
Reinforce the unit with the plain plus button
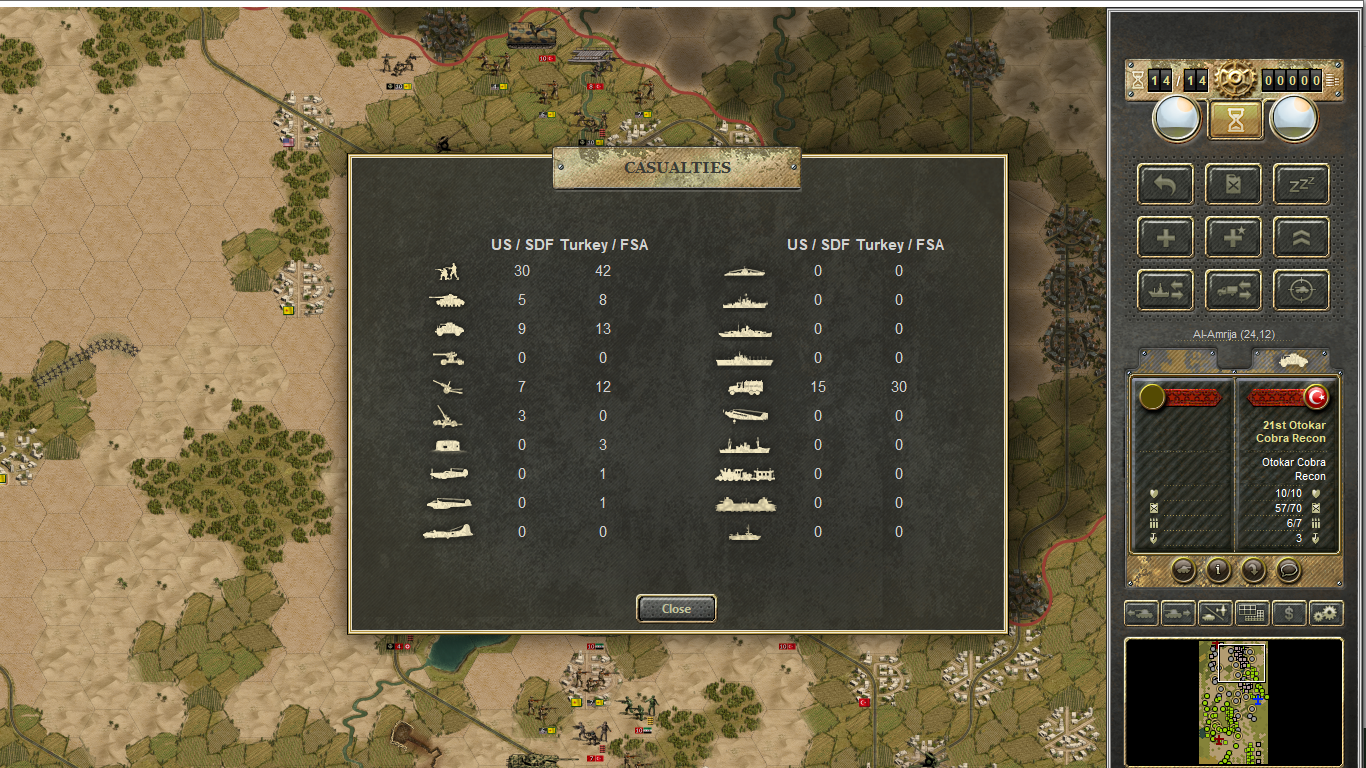1165,237
